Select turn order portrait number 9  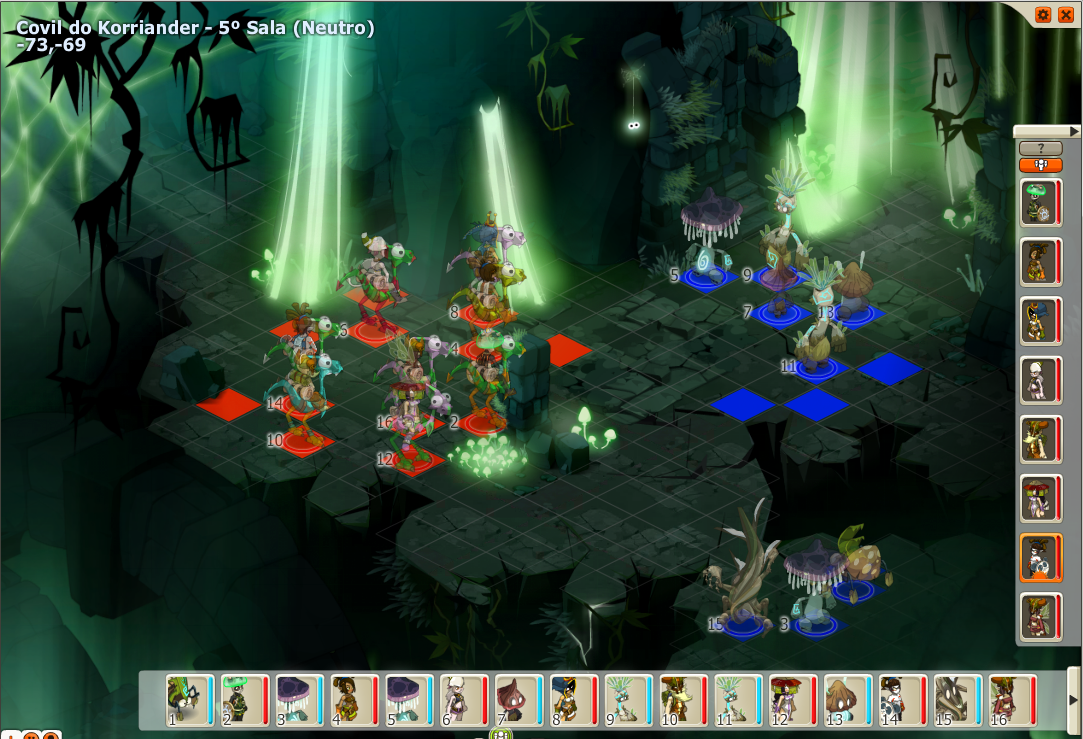pos(626,700)
